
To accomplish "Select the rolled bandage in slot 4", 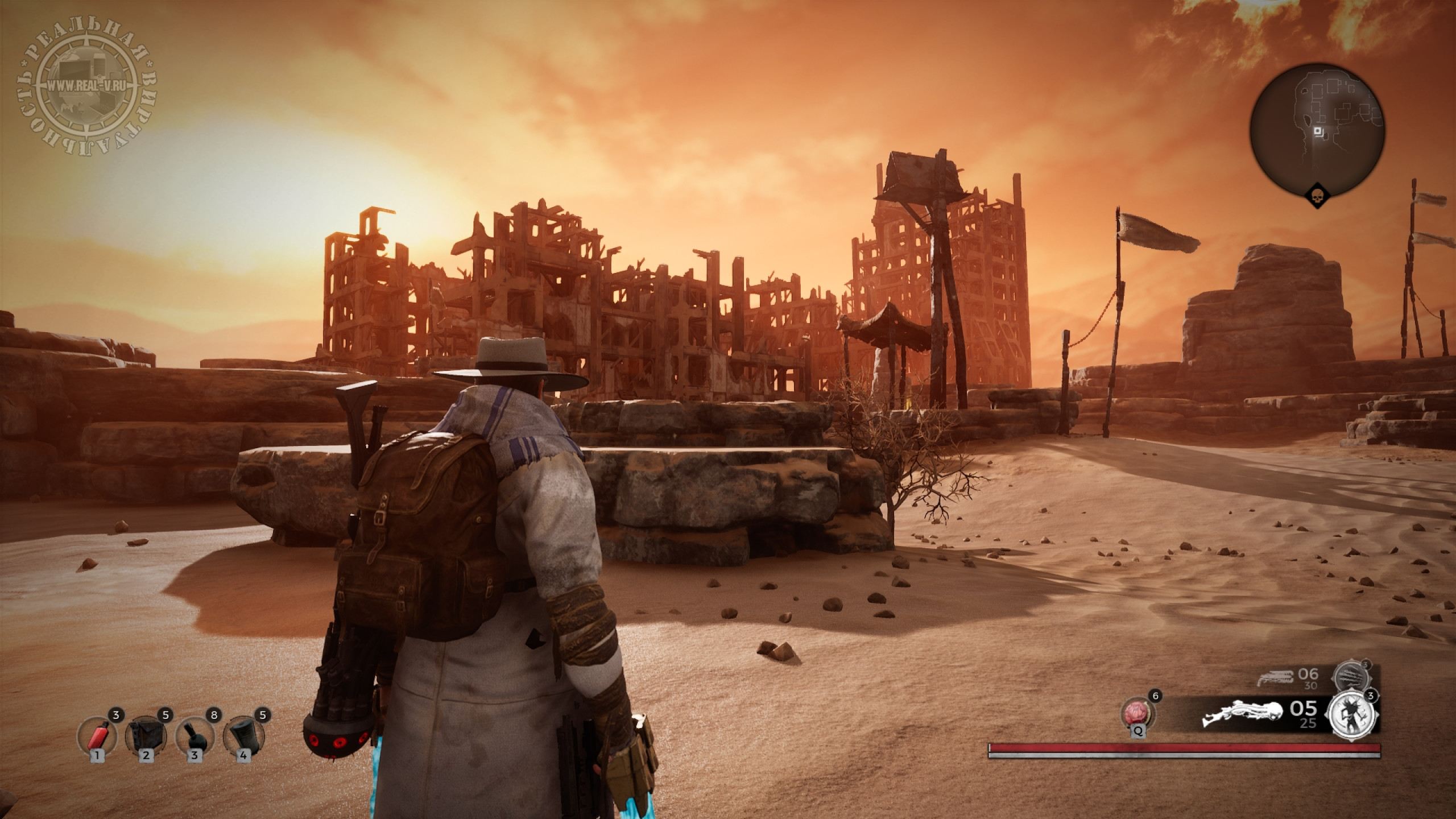I will point(243,735).
